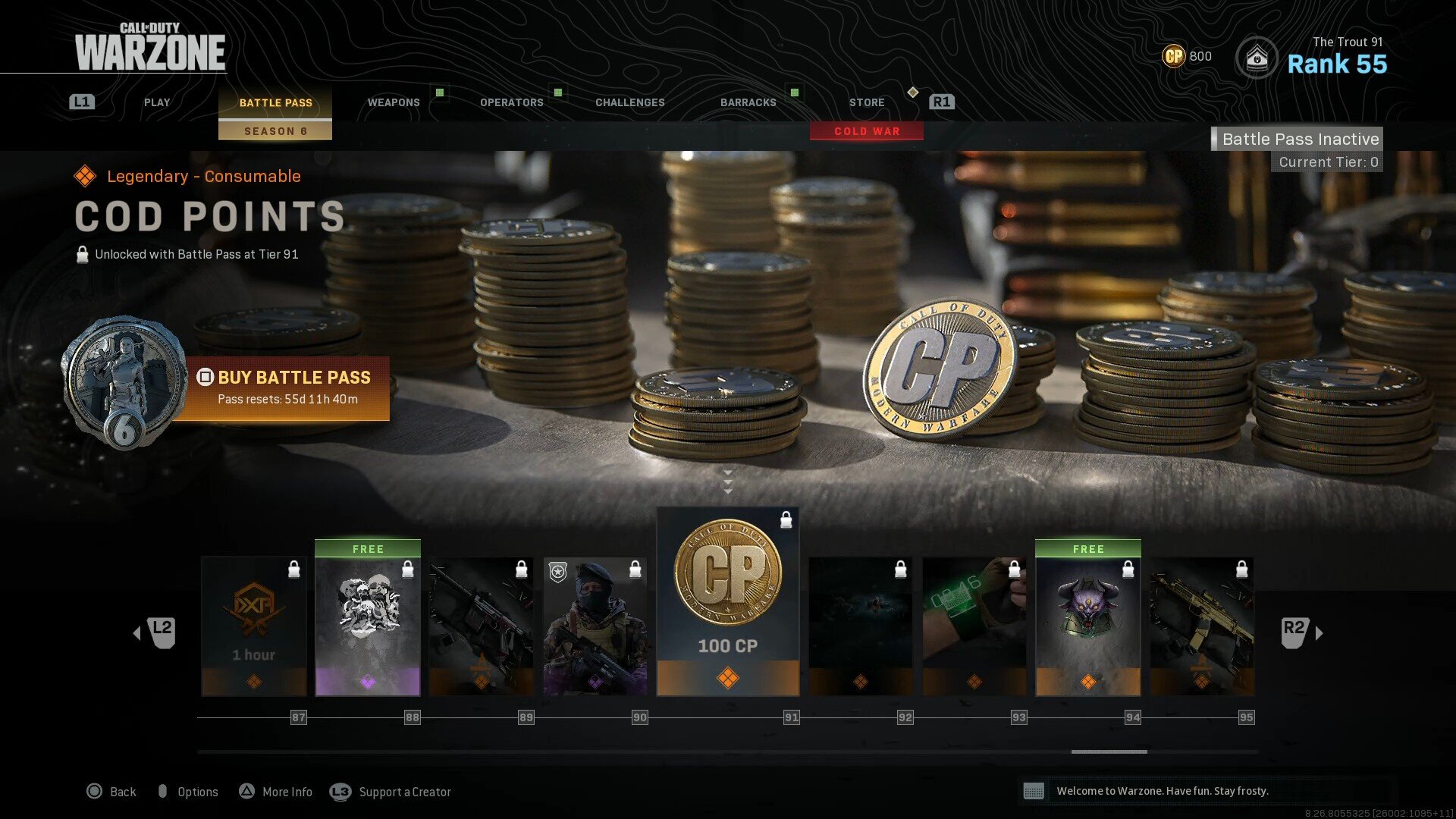
Task: Select the Battle Pass tab
Action: tap(275, 102)
